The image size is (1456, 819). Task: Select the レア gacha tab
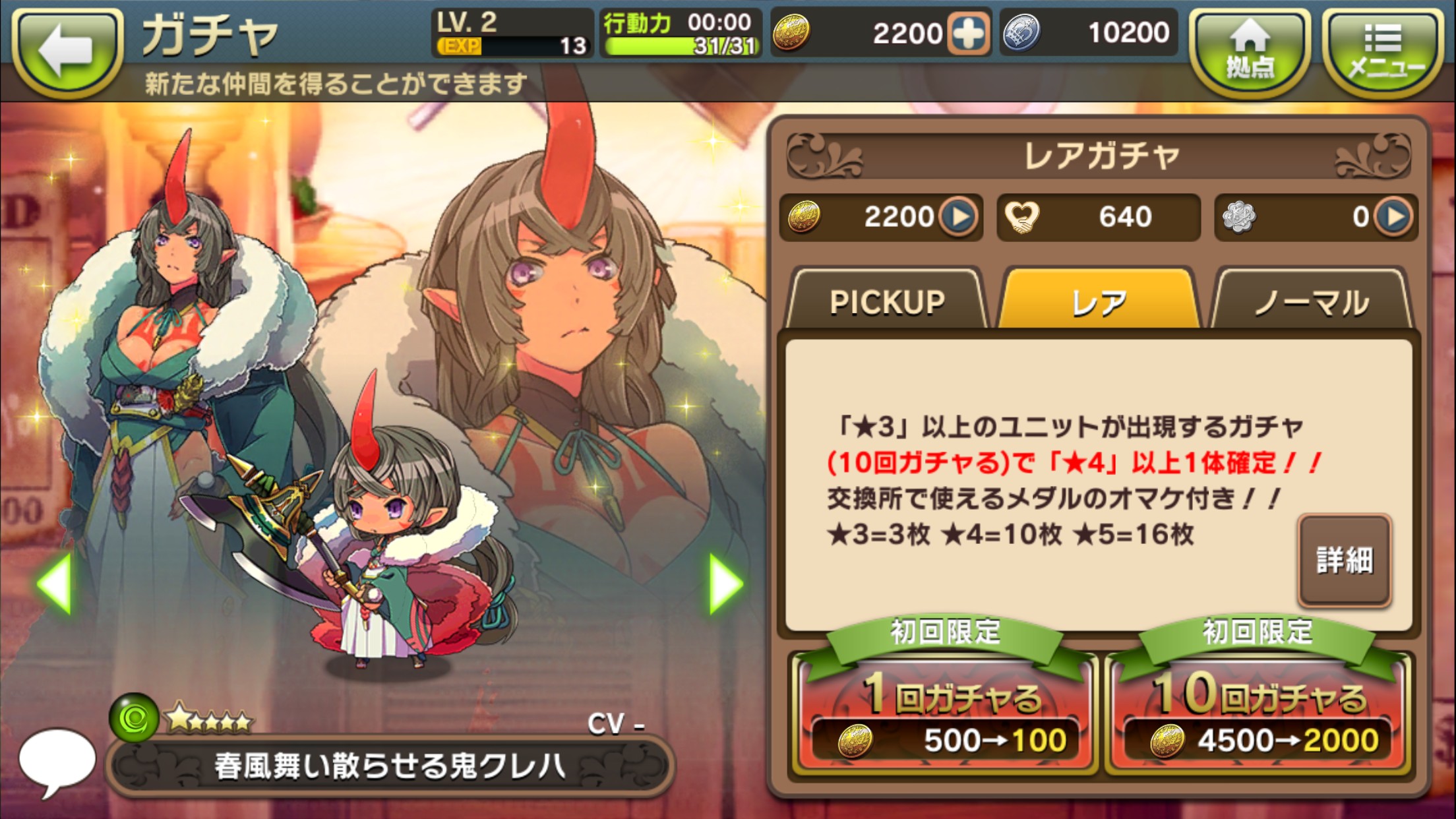[1099, 302]
